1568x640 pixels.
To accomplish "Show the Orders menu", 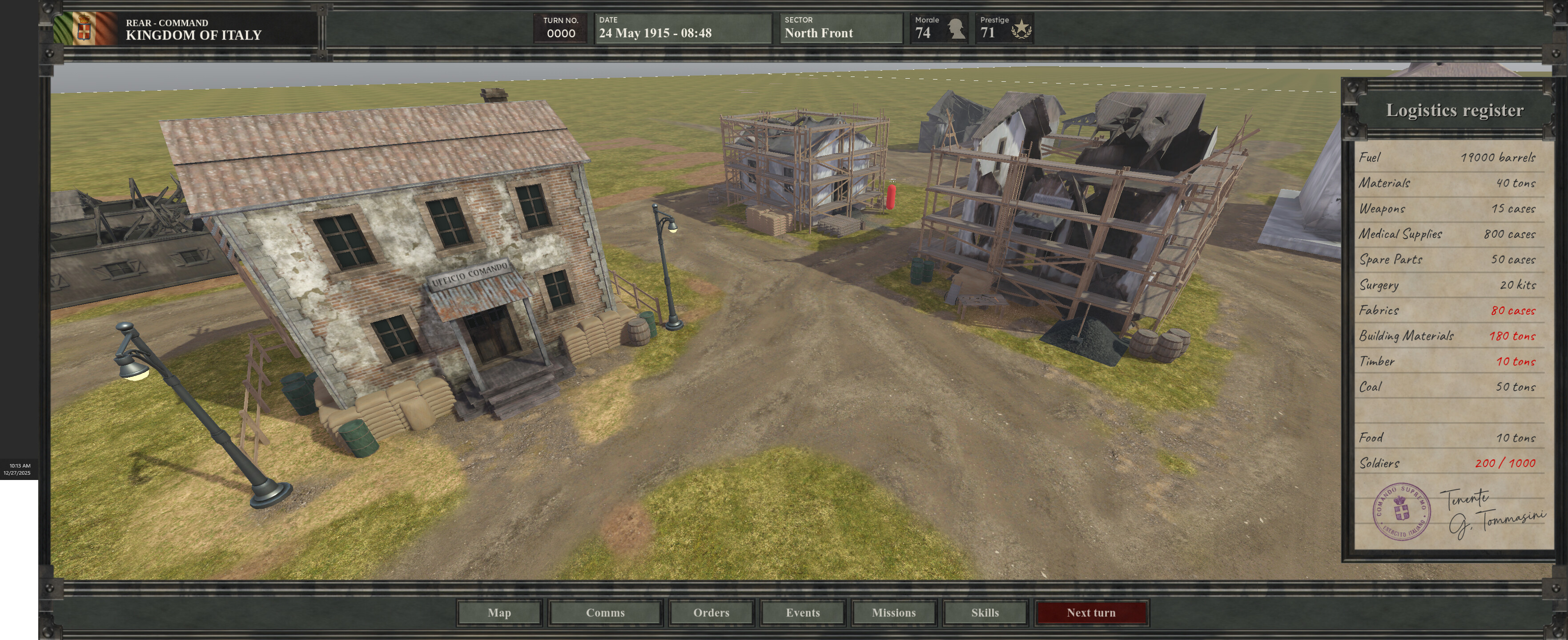I will 711,612.
